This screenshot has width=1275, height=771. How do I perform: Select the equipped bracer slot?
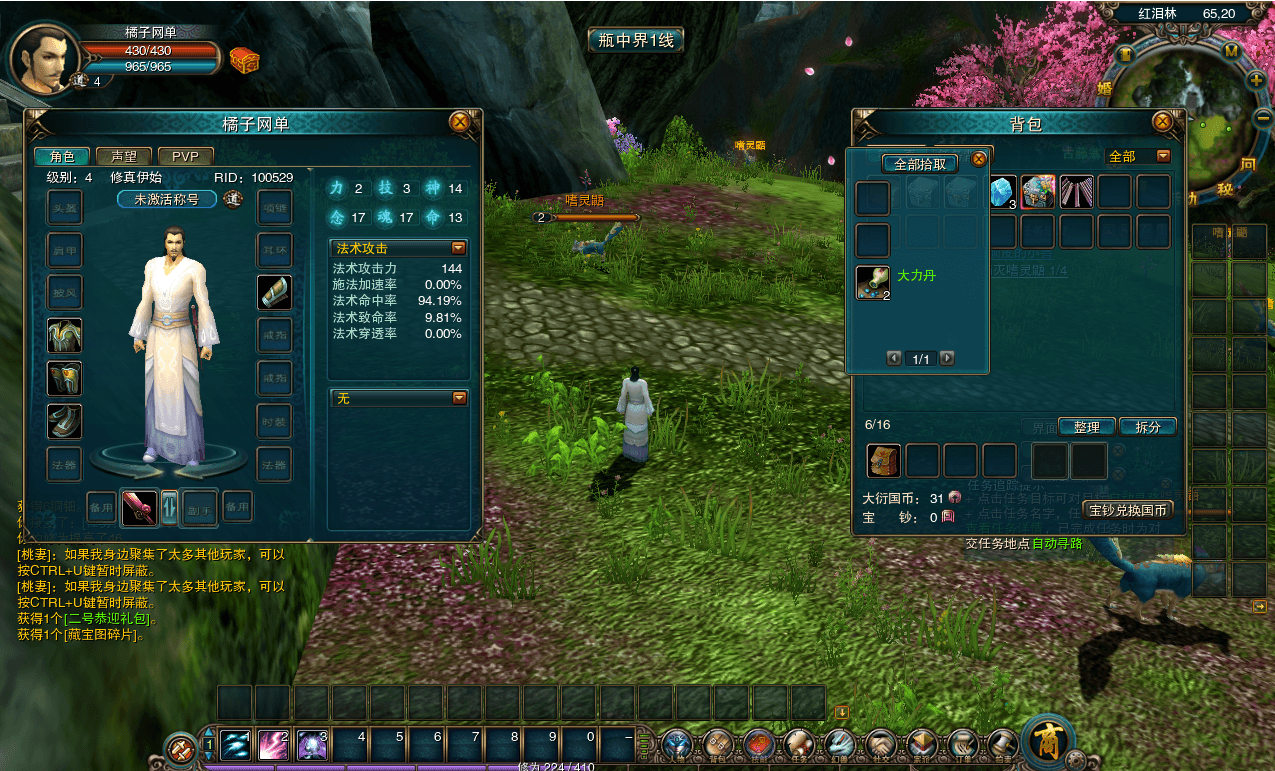[x=274, y=292]
